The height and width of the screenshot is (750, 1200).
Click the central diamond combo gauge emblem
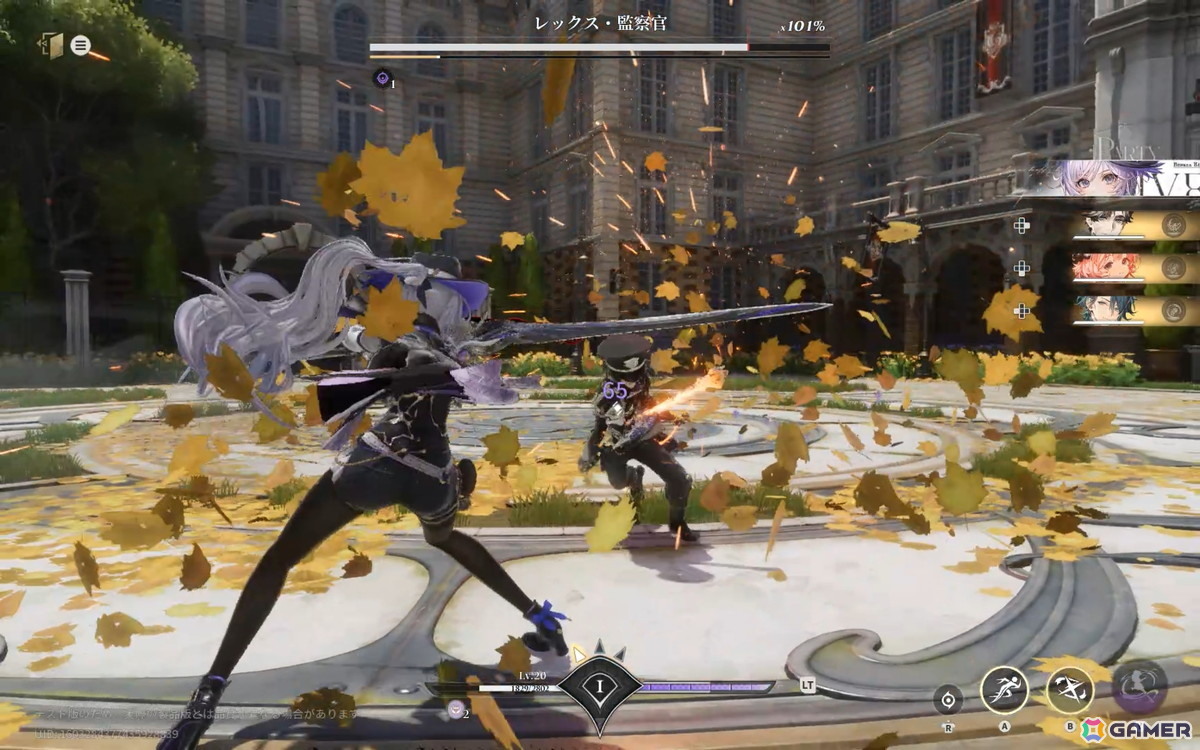(597, 689)
